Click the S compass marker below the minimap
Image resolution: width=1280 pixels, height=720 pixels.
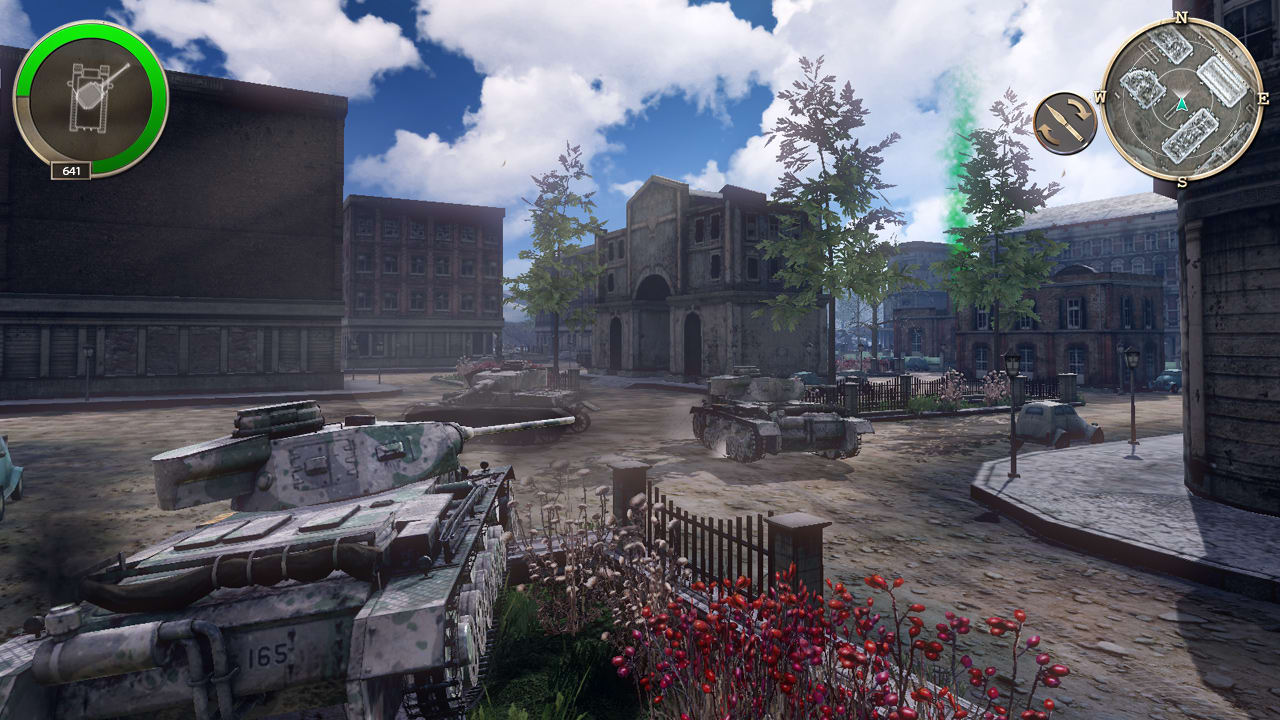click(x=1183, y=182)
